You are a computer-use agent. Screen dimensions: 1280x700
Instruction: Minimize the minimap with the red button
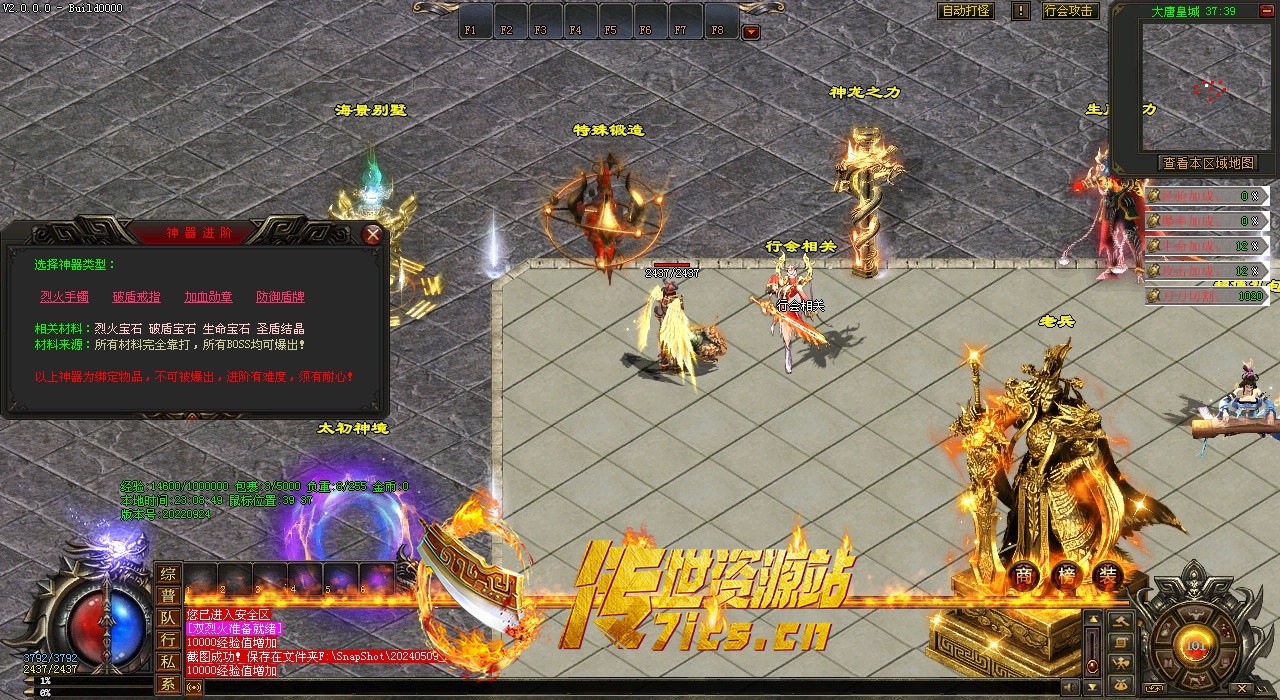tap(1264, 10)
